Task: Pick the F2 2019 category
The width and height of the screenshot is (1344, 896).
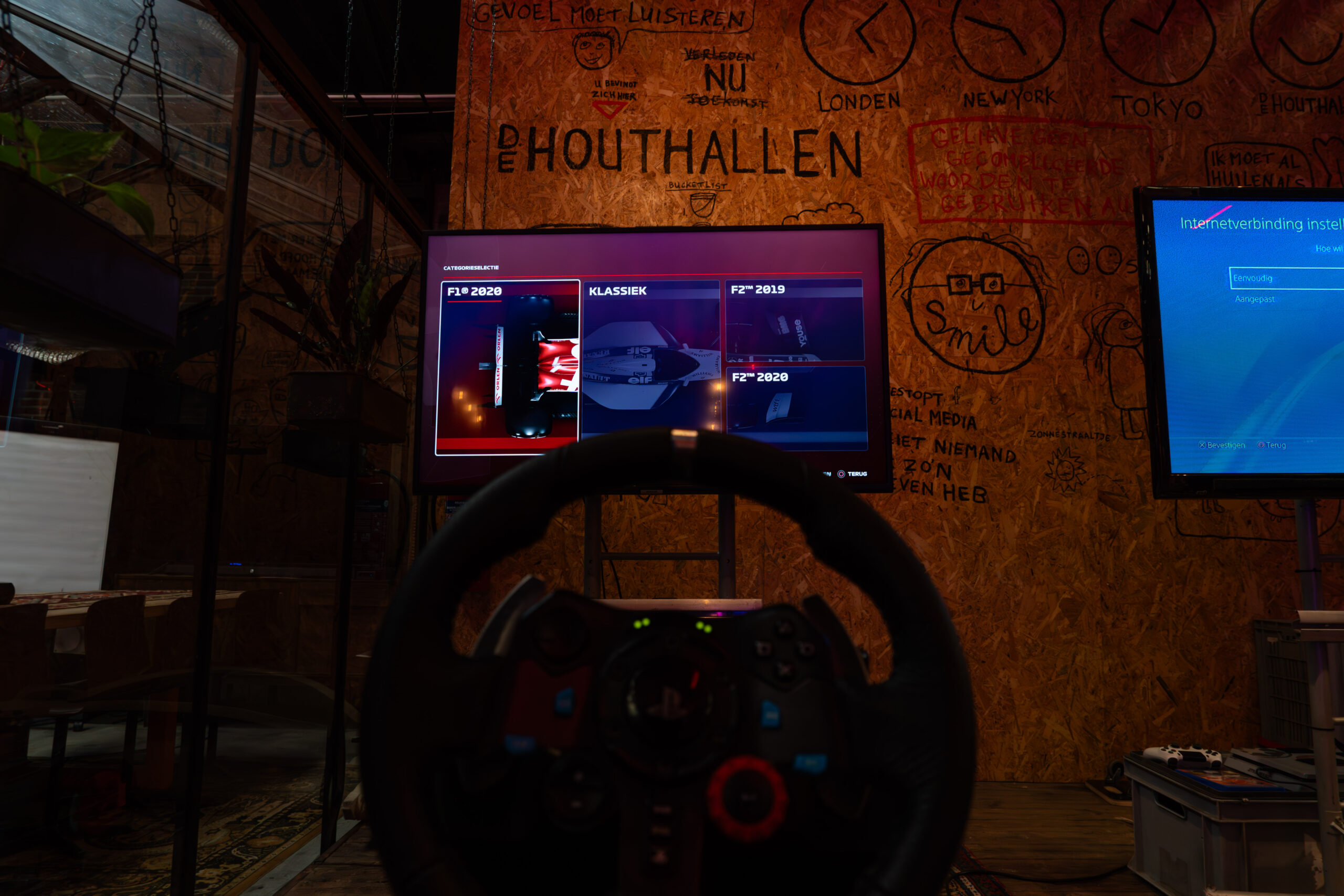Action: point(795,320)
